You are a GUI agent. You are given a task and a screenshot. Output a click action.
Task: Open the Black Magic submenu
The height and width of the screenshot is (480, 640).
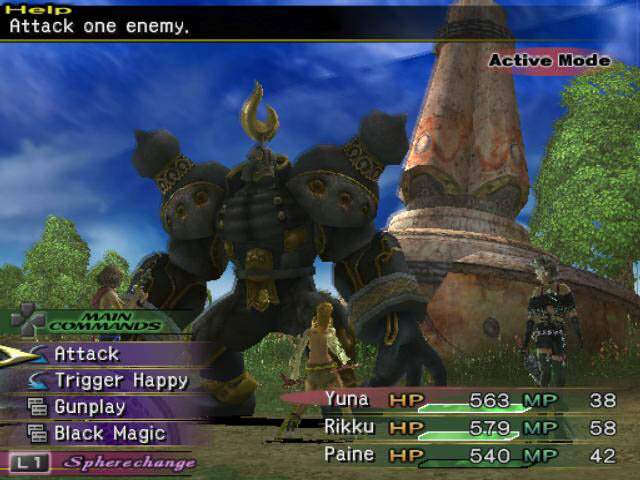[110, 435]
